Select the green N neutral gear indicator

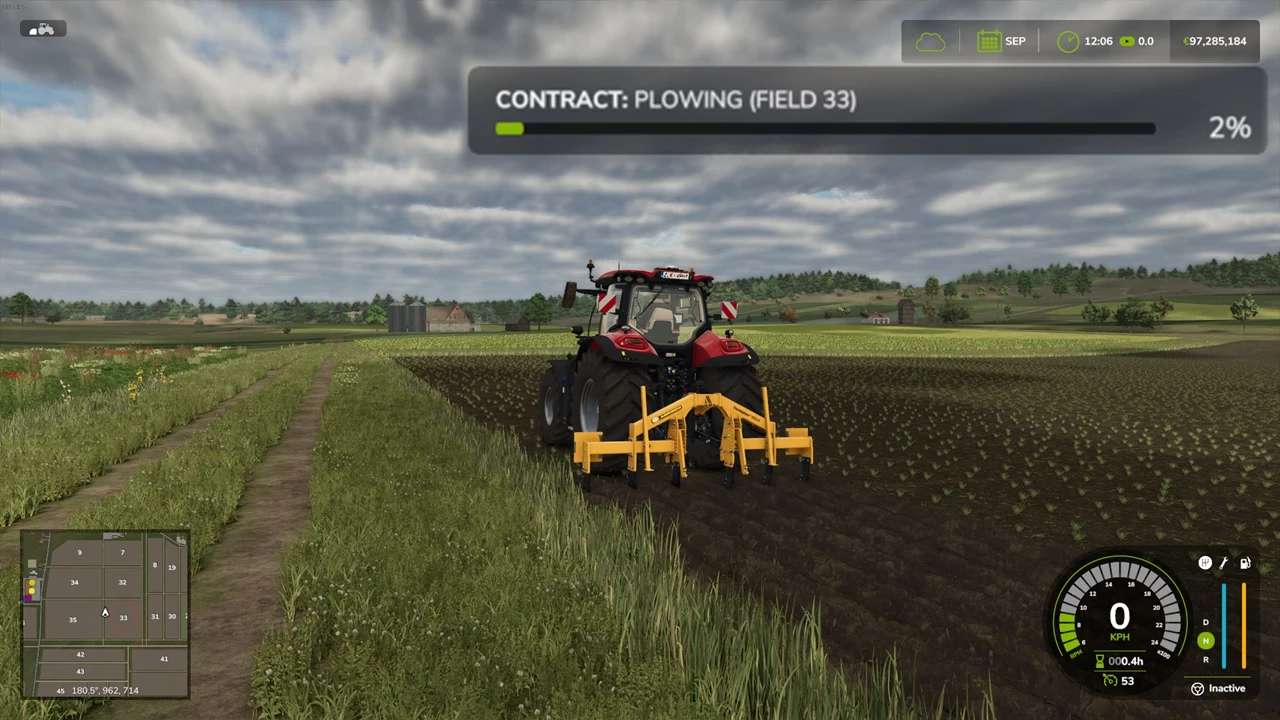tap(1205, 640)
